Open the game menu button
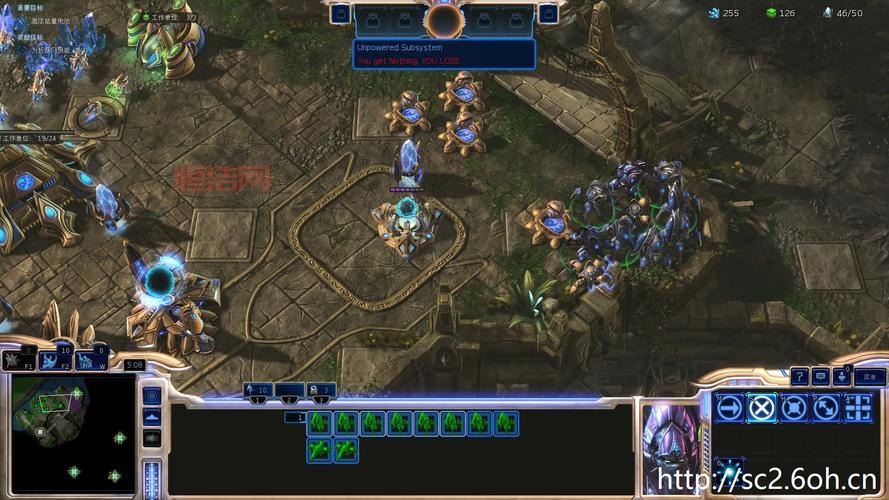The height and width of the screenshot is (500, 889). click(x=869, y=377)
